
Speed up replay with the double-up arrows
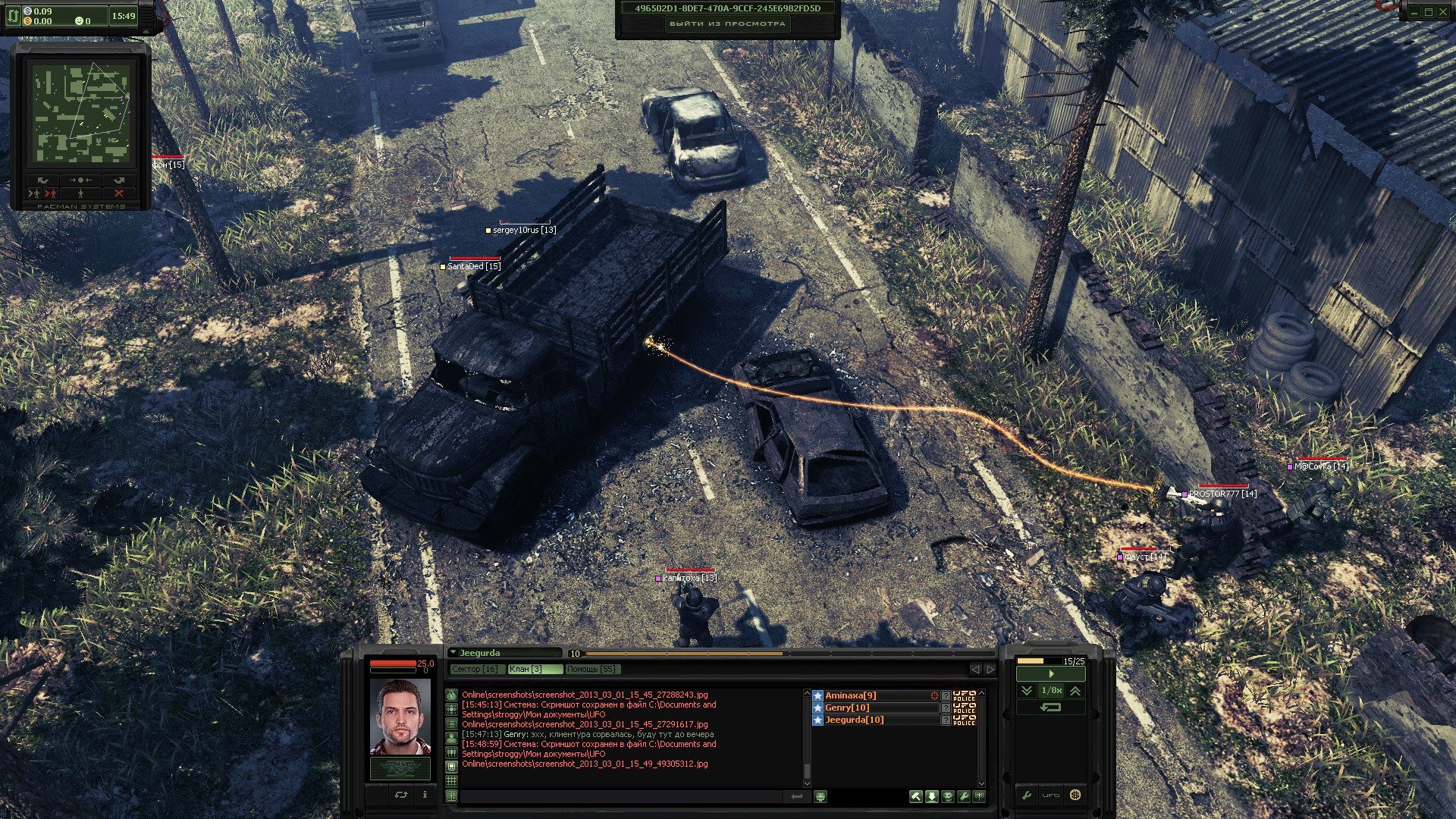1075,690
